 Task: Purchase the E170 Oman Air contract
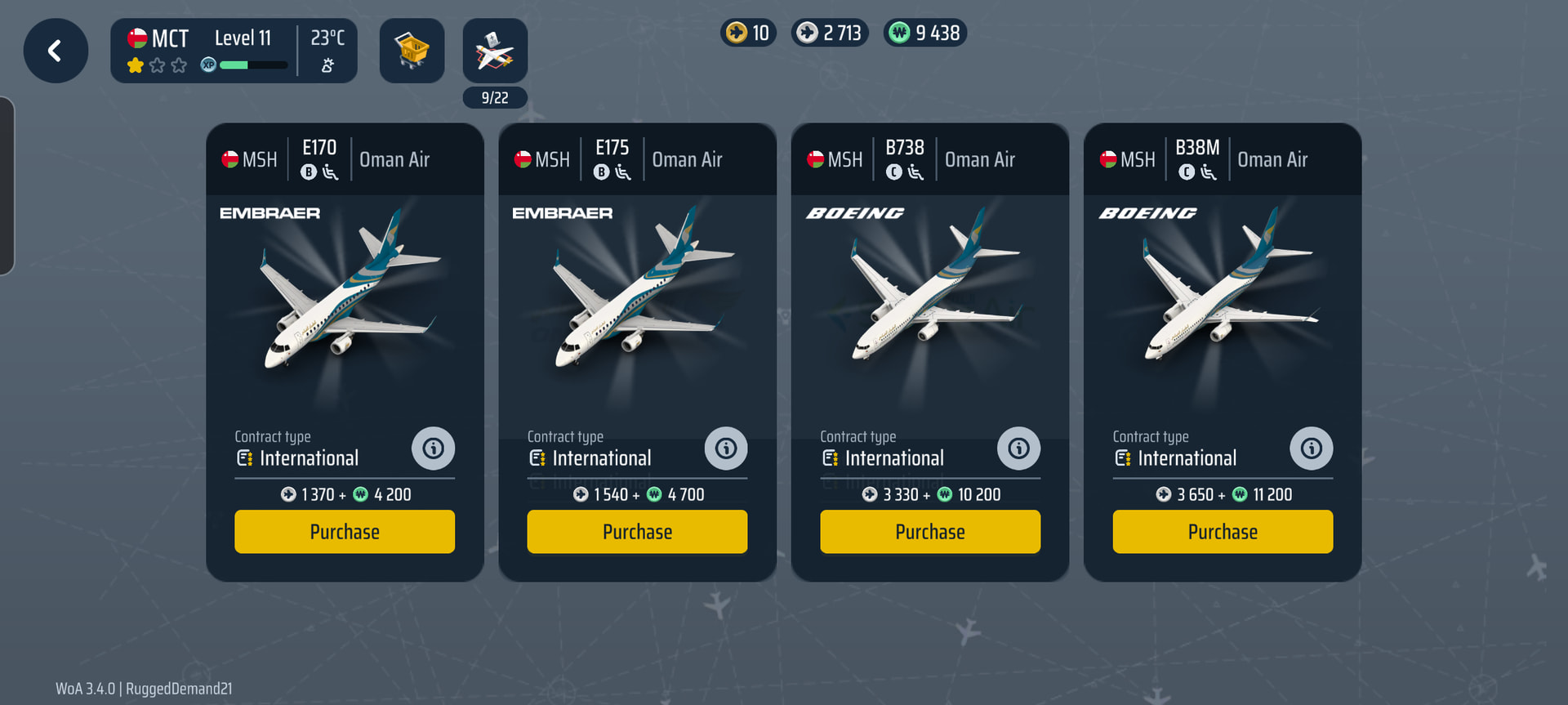[x=345, y=532]
